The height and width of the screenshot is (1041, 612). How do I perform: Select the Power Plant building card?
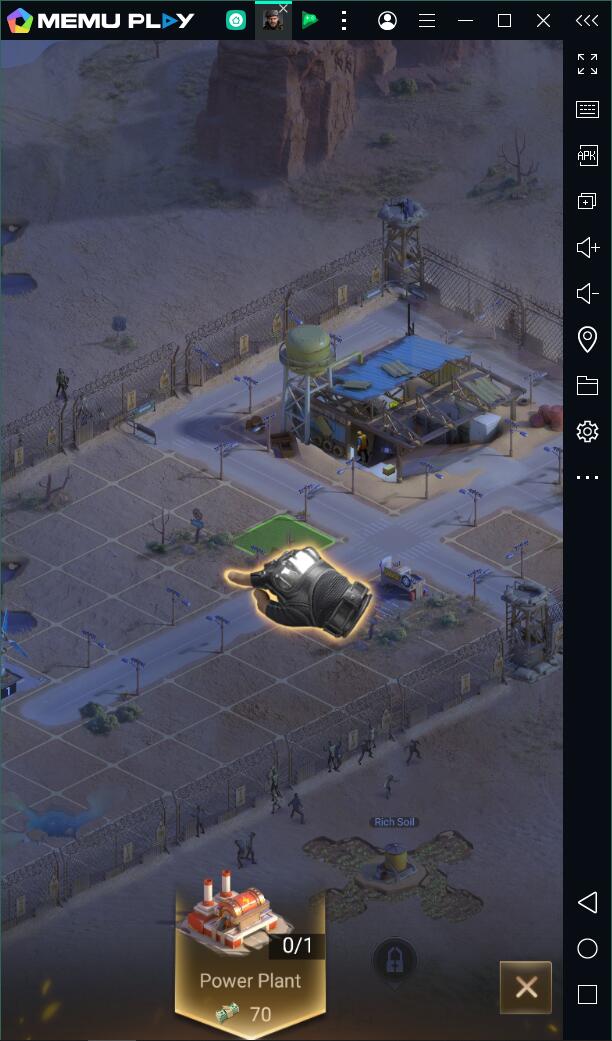pos(249,955)
